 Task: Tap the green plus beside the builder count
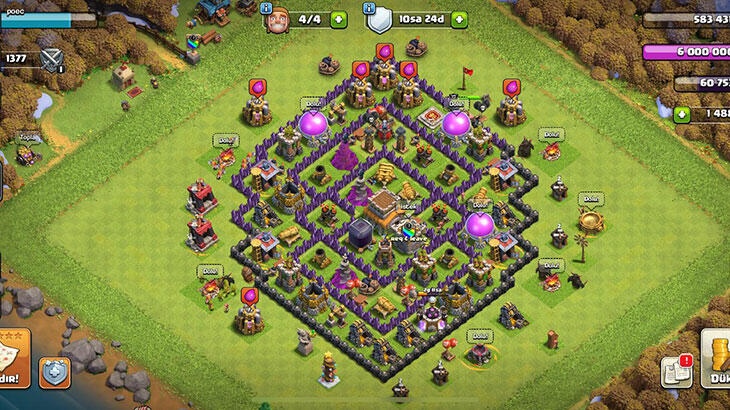point(338,19)
